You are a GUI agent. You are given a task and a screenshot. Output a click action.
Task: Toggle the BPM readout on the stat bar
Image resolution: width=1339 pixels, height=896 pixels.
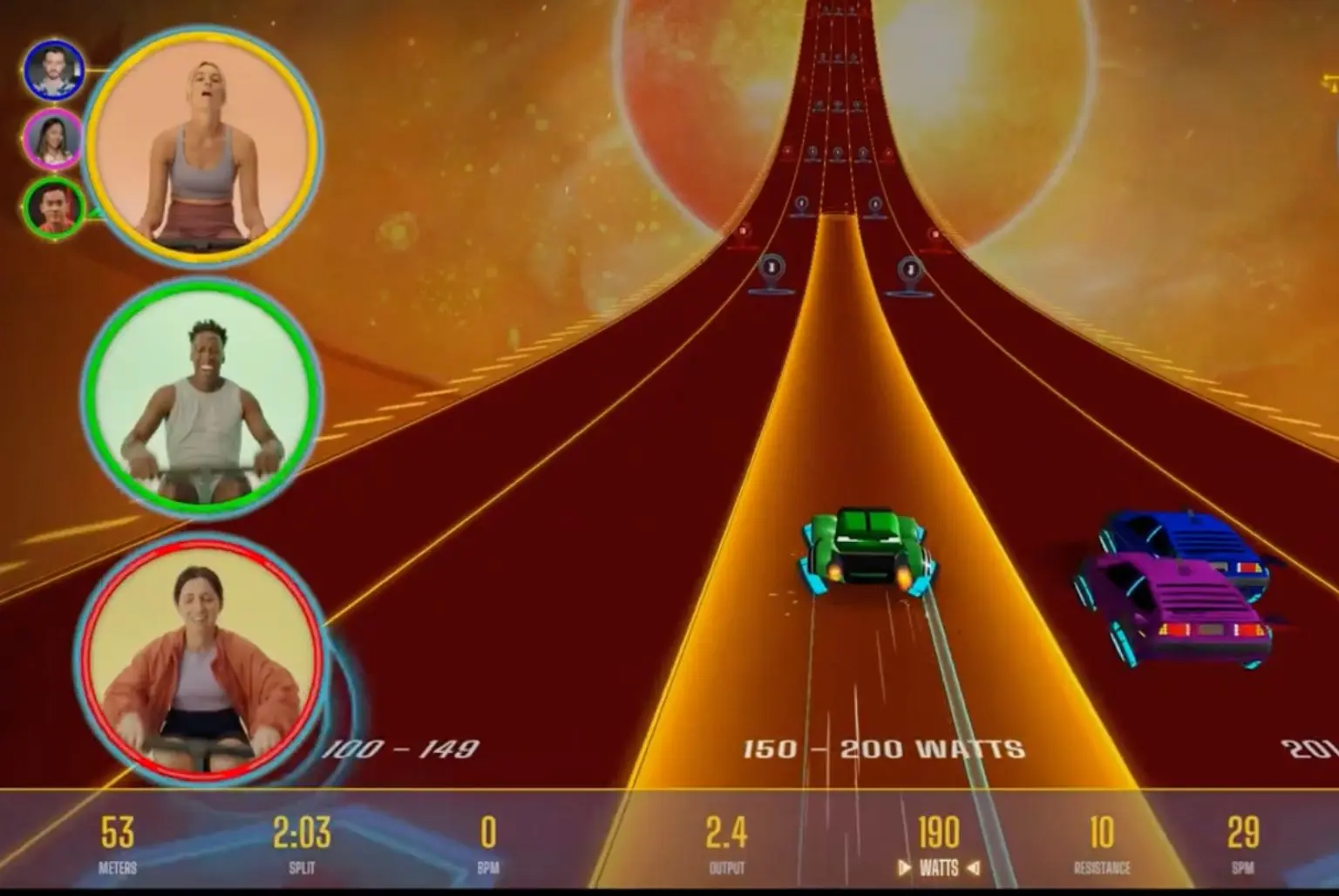point(488,845)
